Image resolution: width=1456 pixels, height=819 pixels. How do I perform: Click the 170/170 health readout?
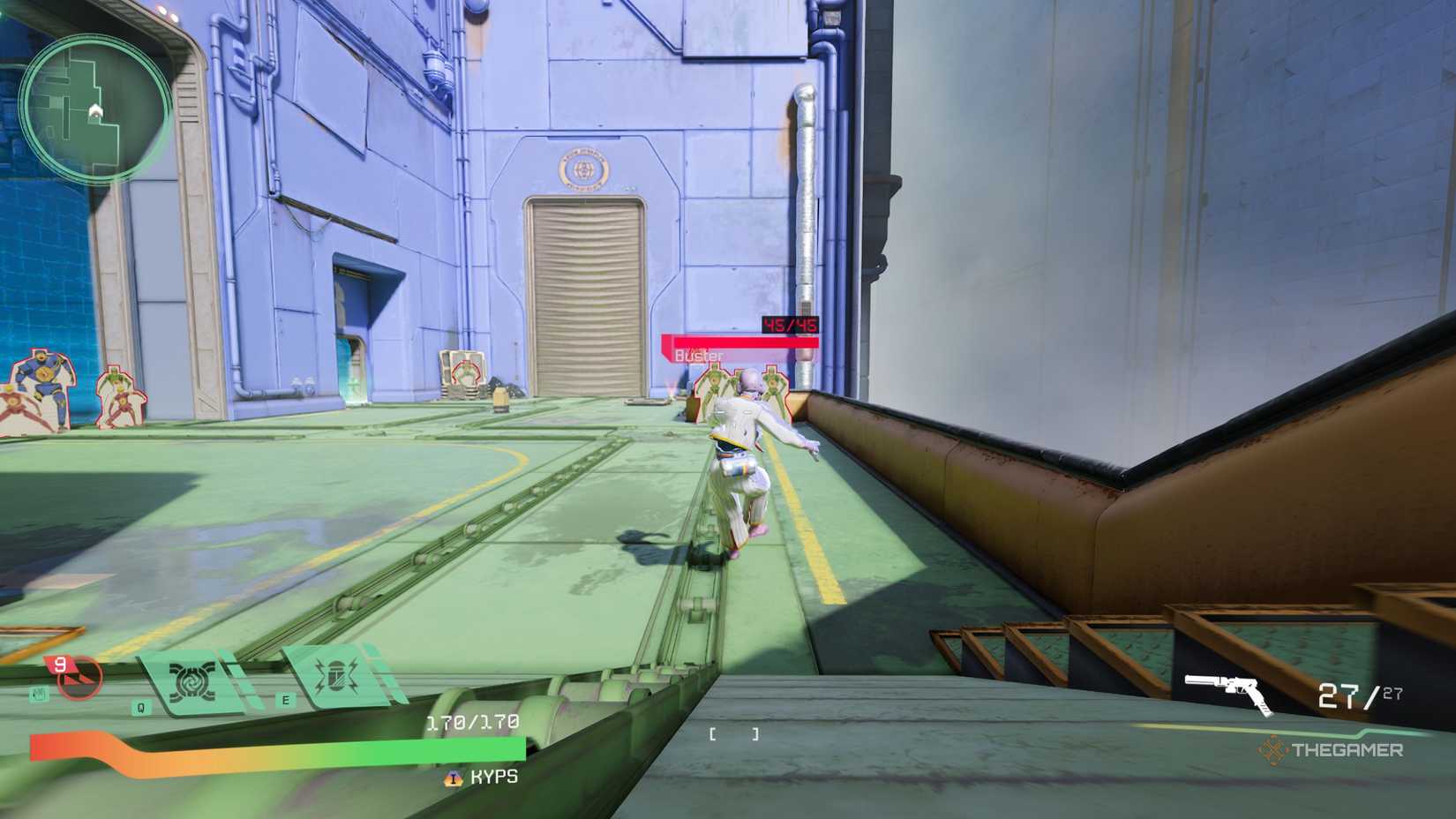point(474,722)
